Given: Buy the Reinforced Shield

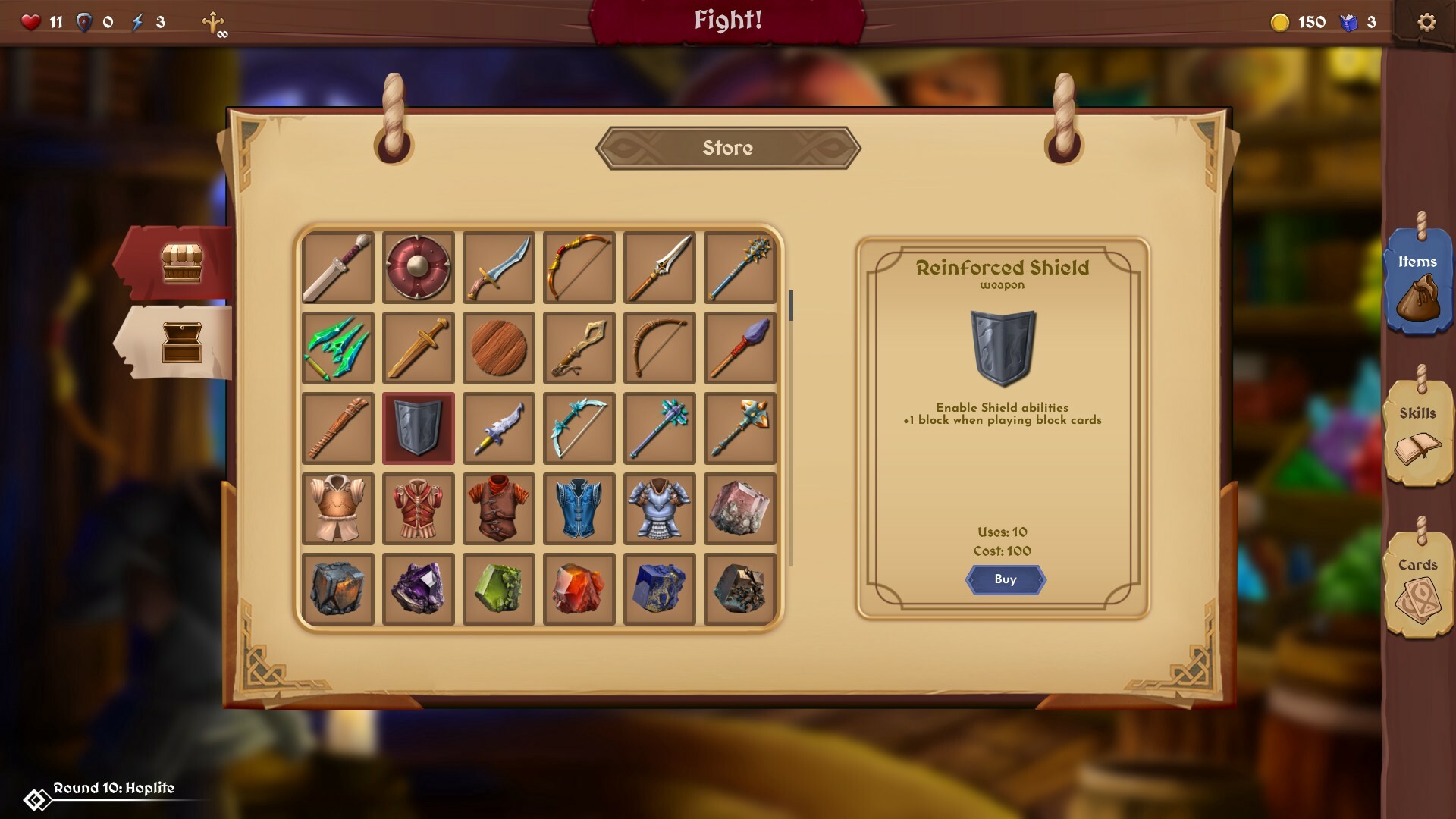Looking at the screenshot, I should click(1006, 580).
